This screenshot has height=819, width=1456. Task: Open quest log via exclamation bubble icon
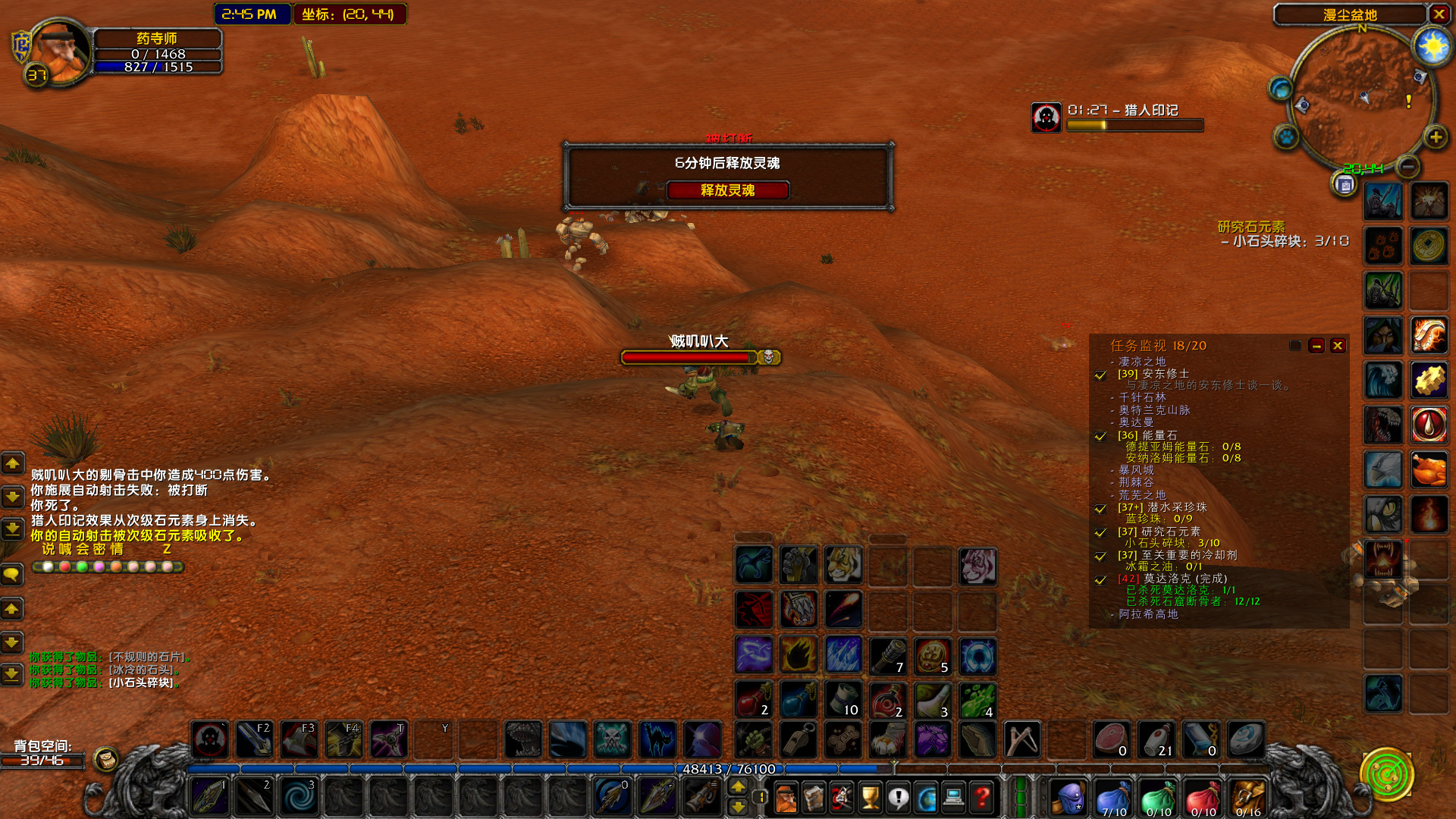click(899, 798)
